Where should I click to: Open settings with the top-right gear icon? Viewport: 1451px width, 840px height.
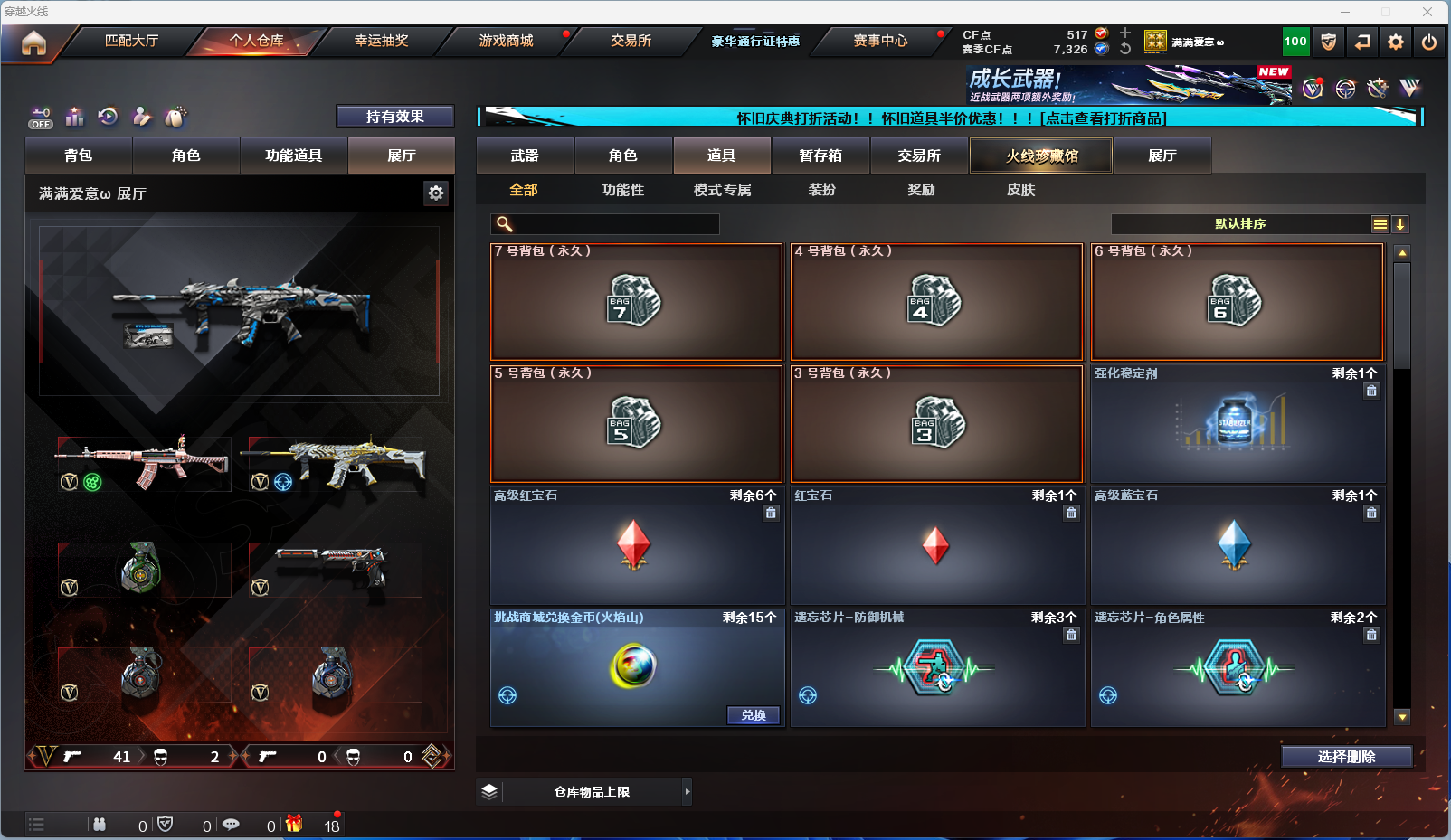pyautogui.click(x=1396, y=42)
